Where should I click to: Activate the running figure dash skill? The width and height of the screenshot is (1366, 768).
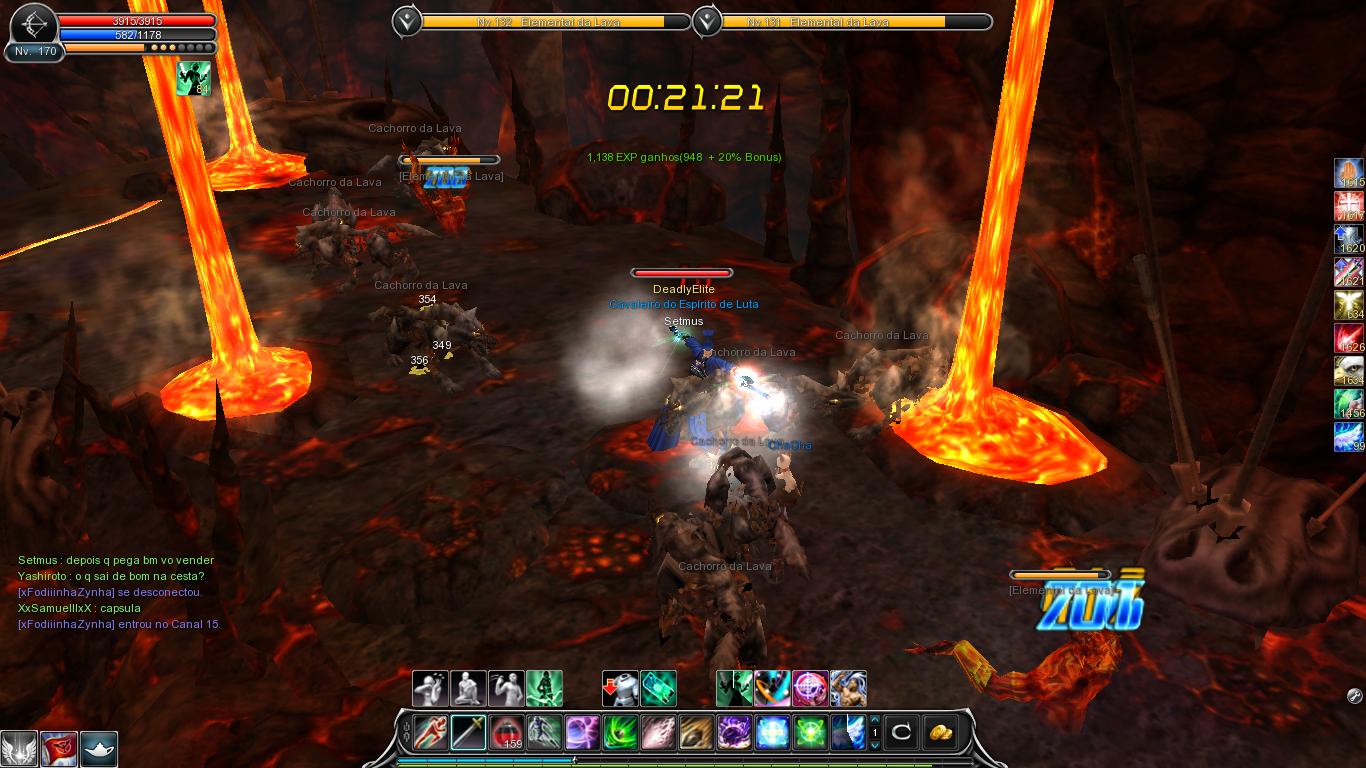[x=431, y=732]
